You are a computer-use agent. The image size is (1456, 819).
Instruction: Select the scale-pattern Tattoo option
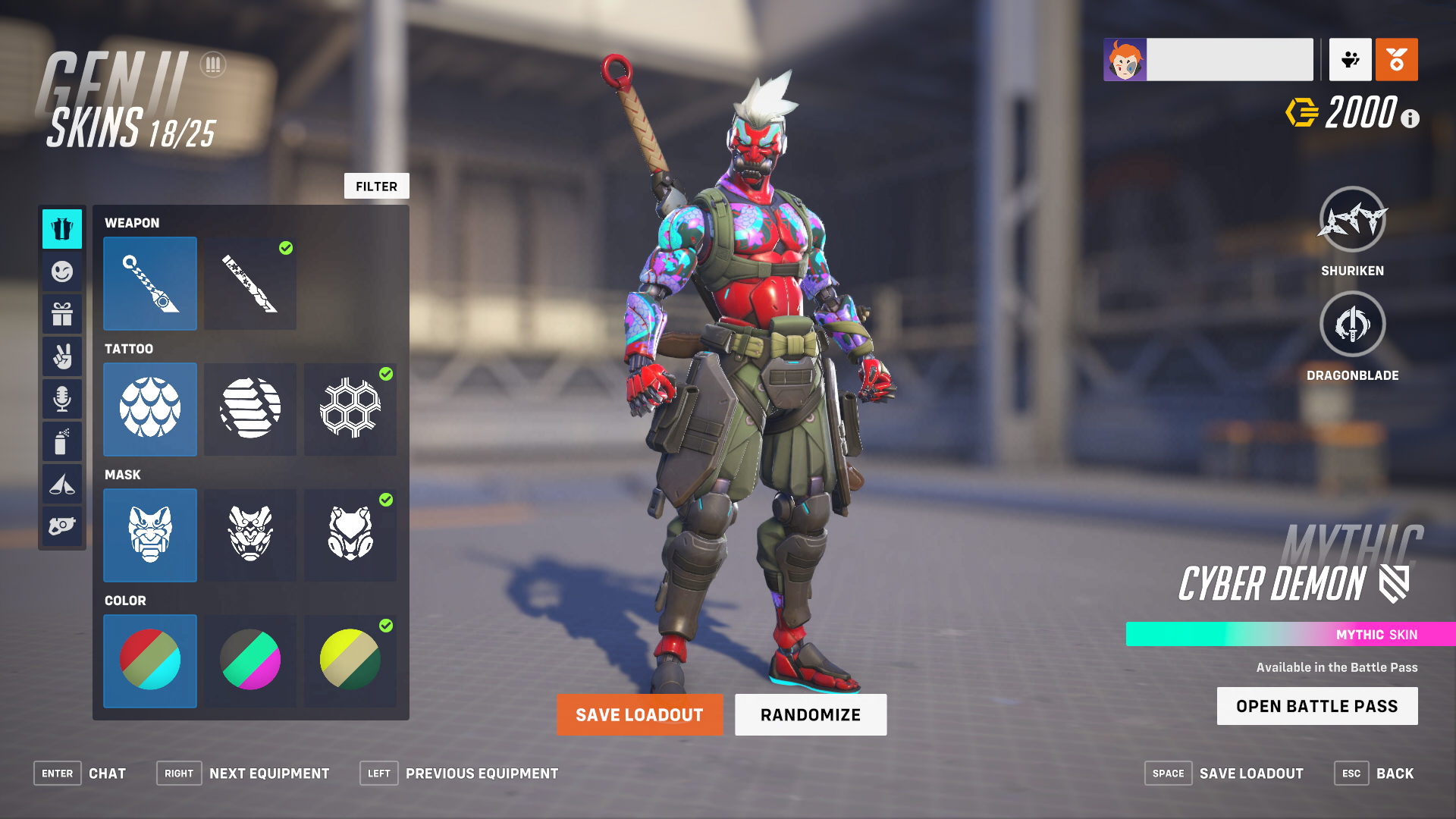149,409
